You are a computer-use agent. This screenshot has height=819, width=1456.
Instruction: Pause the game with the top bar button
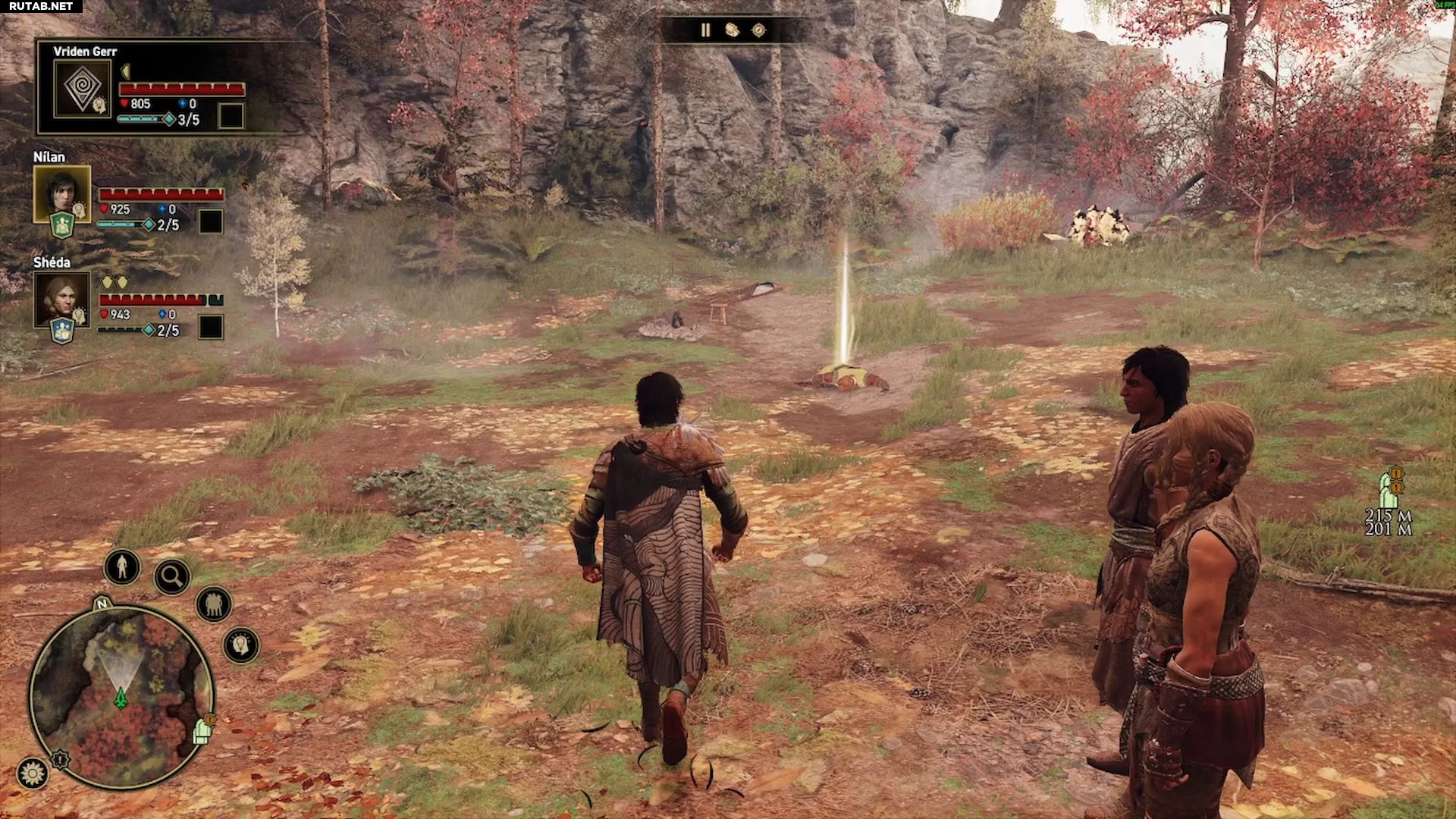(x=706, y=30)
